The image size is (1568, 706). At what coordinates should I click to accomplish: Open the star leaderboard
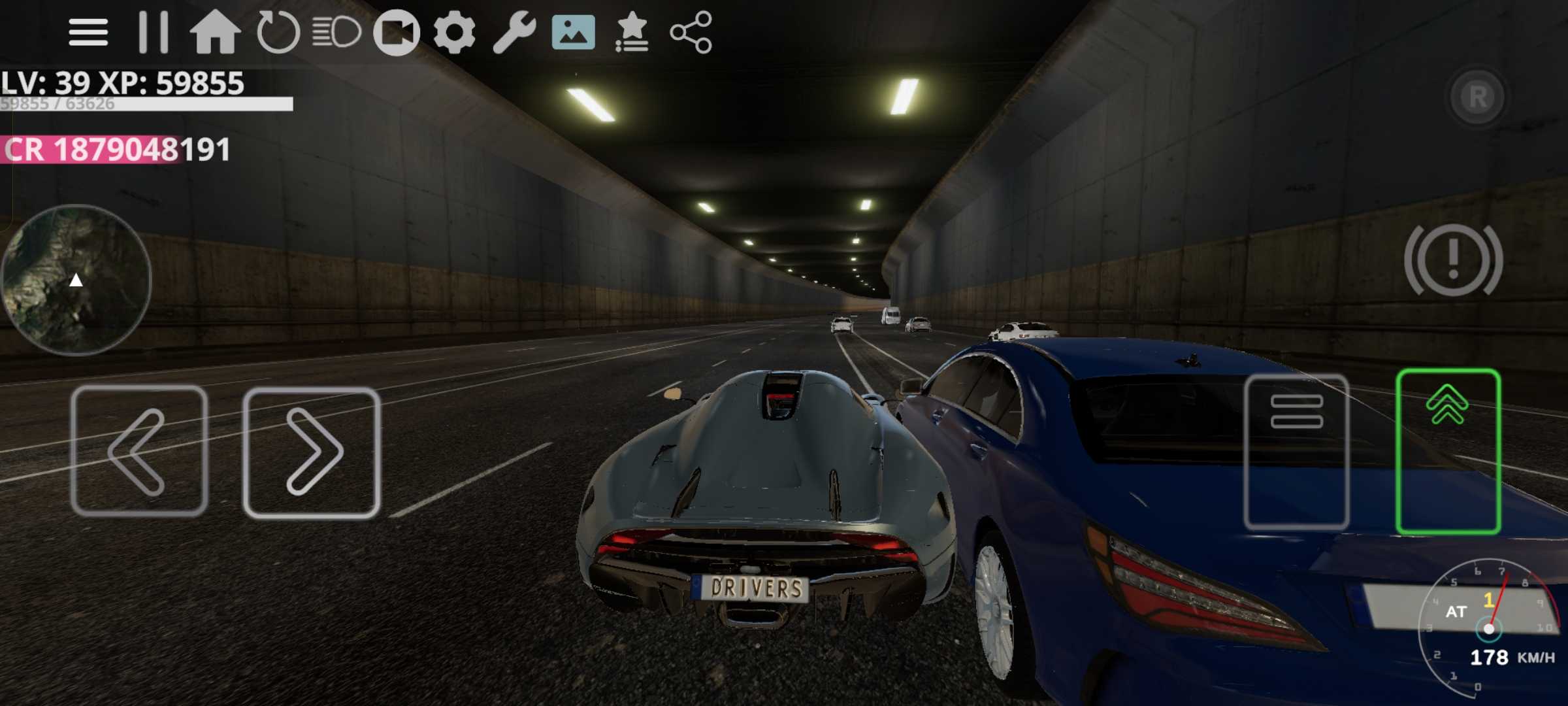pyautogui.click(x=632, y=32)
